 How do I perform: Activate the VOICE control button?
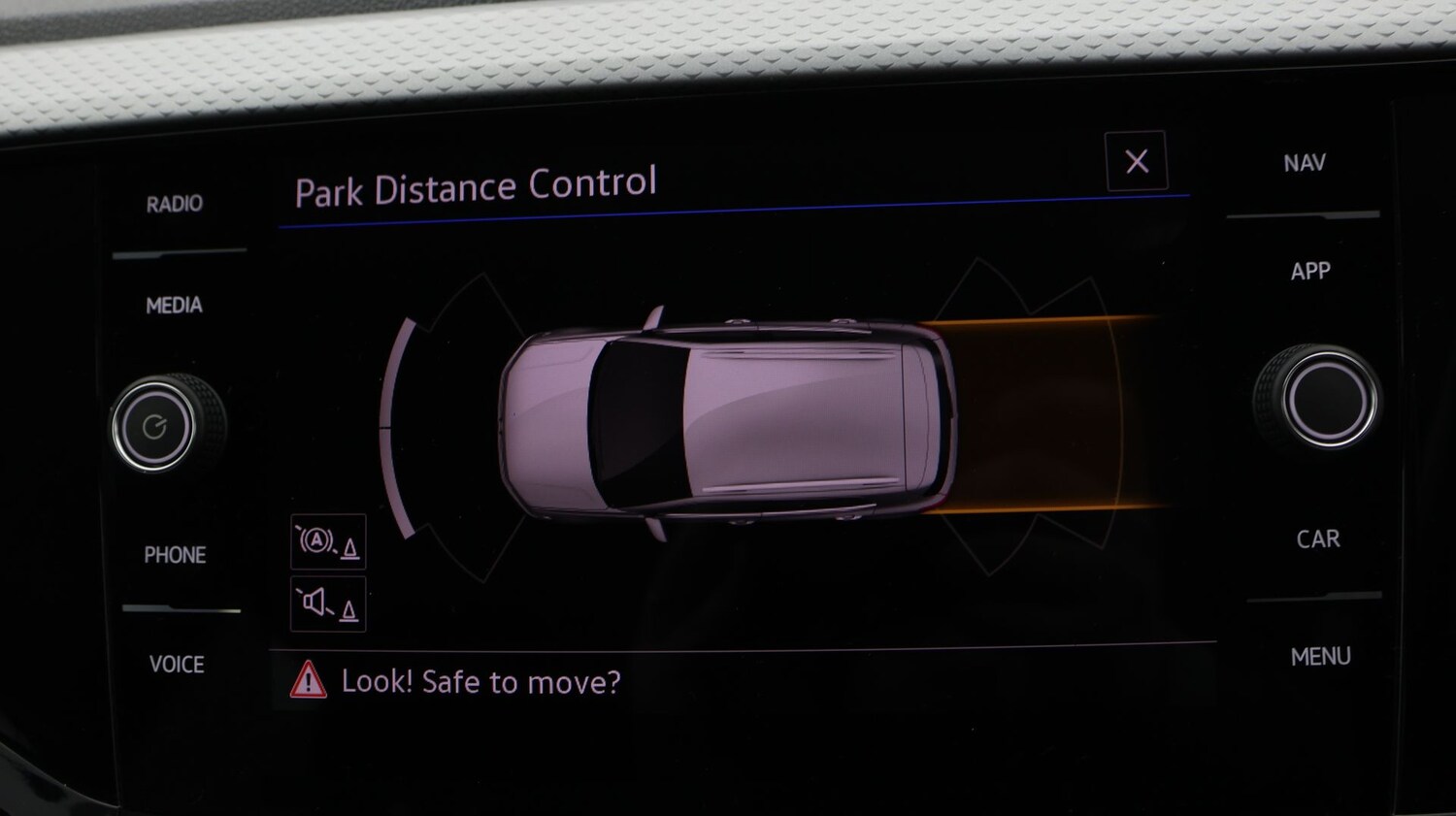point(177,665)
